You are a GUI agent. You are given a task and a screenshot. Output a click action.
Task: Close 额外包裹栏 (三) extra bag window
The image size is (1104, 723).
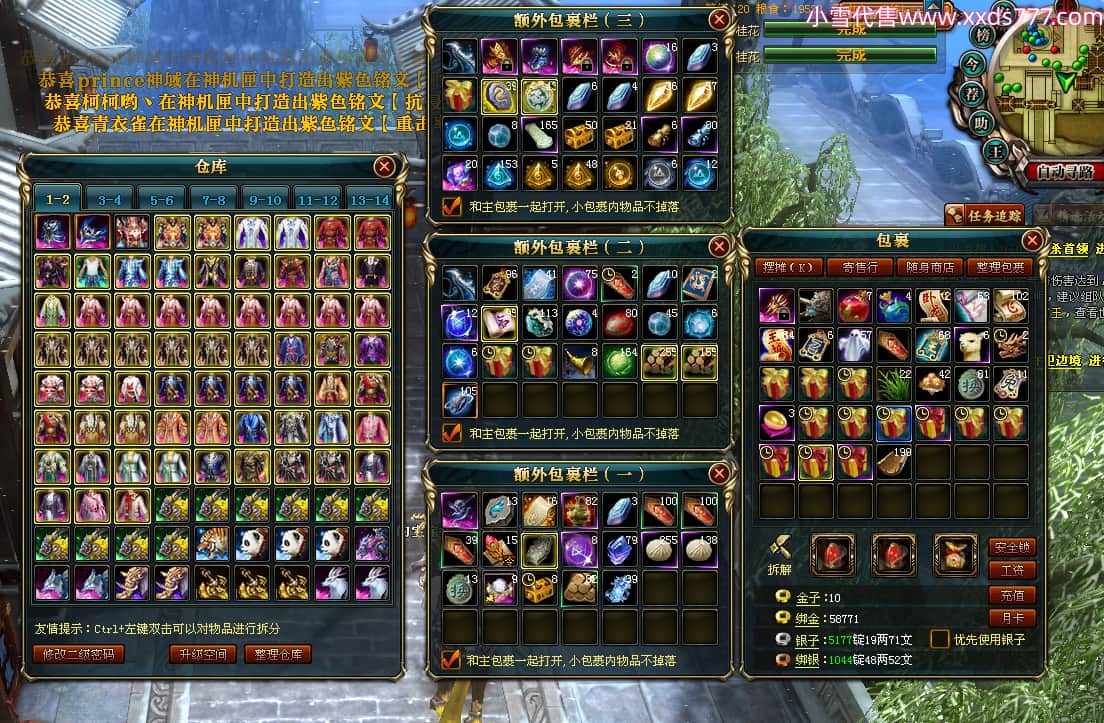[719, 18]
